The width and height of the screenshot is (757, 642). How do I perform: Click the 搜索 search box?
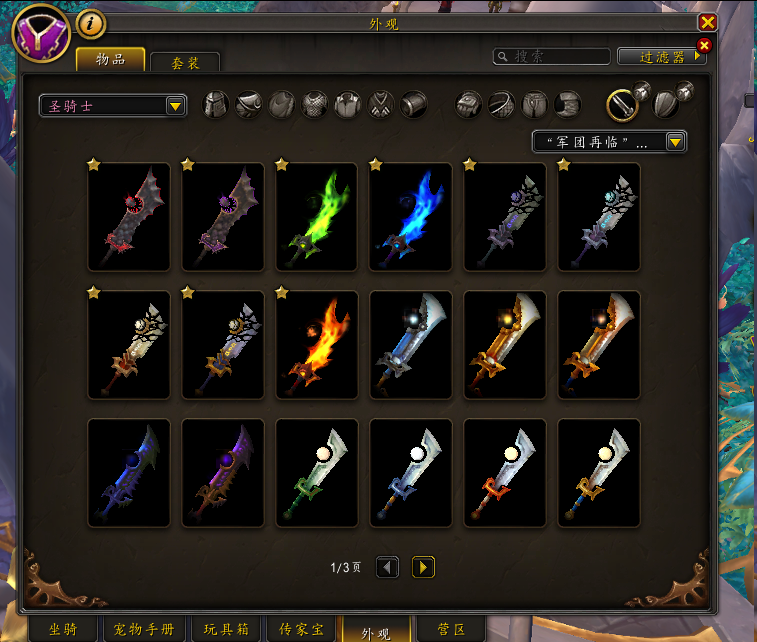pos(553,57)
